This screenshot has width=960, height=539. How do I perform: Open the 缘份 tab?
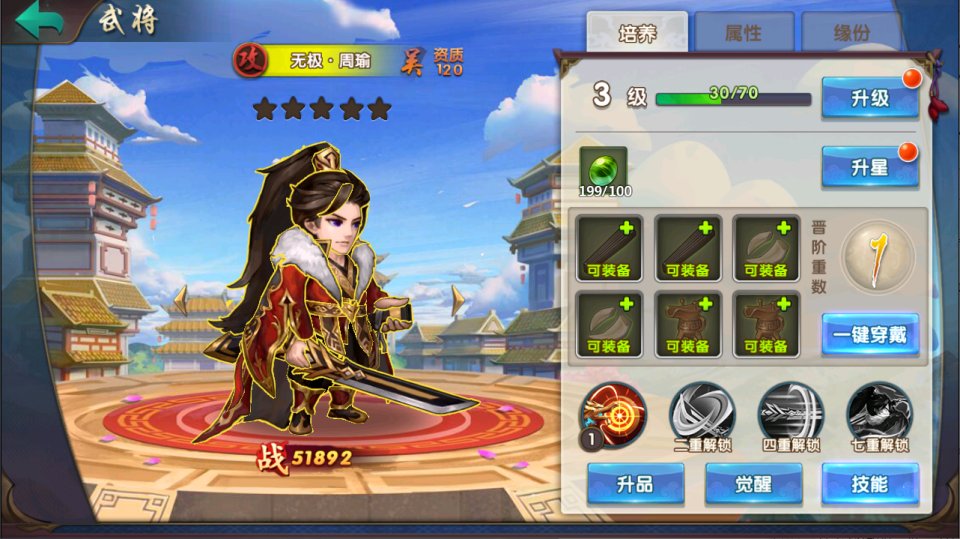pos(850,34)
